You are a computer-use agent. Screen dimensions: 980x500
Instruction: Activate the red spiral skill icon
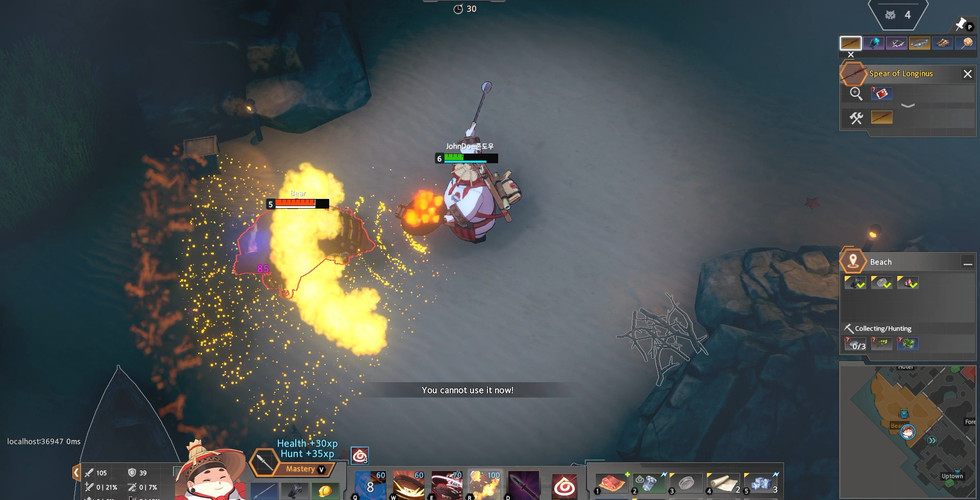(x=565, y=484)
